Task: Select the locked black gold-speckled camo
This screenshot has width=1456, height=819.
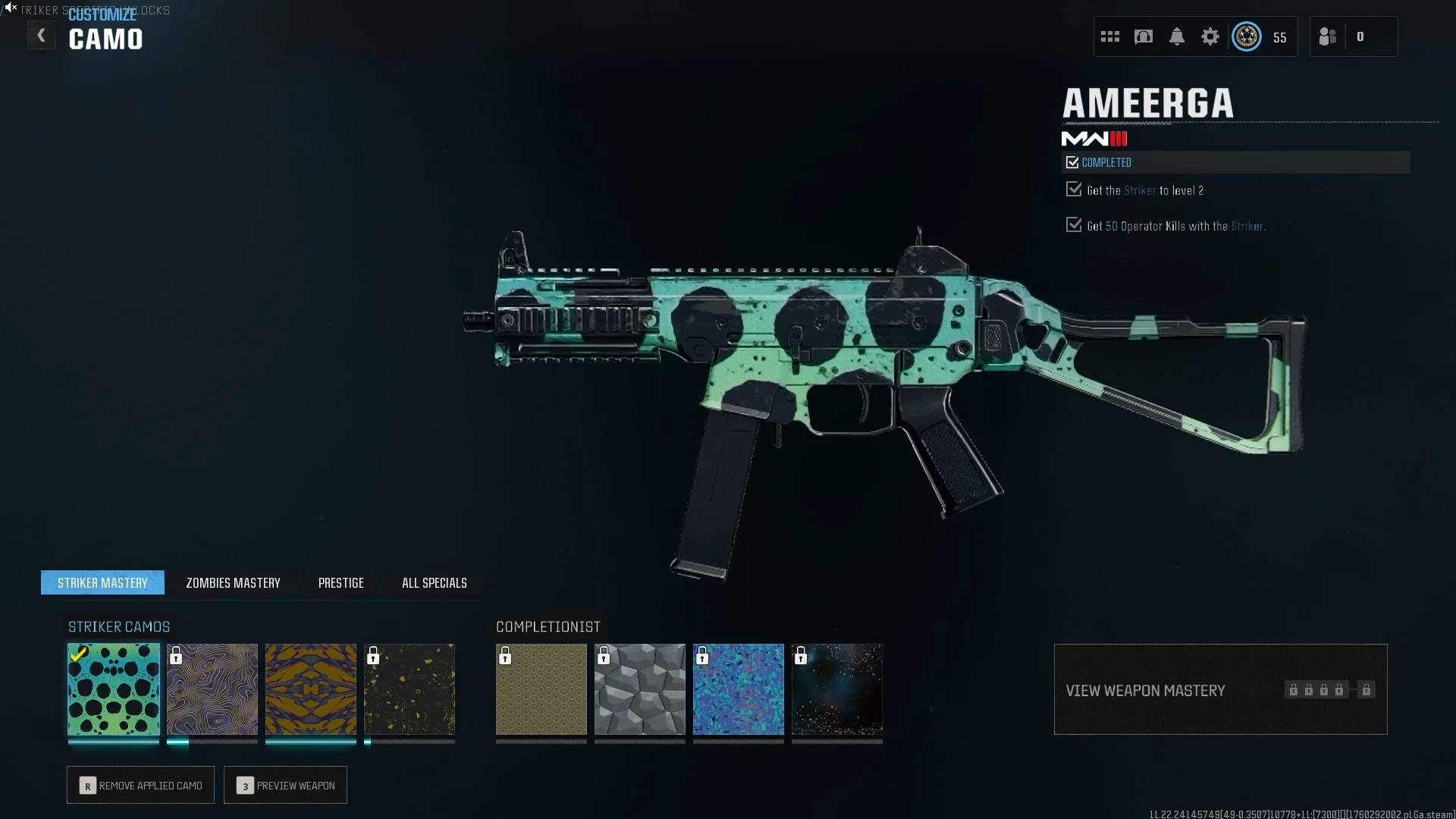Action: pos(409,689)
